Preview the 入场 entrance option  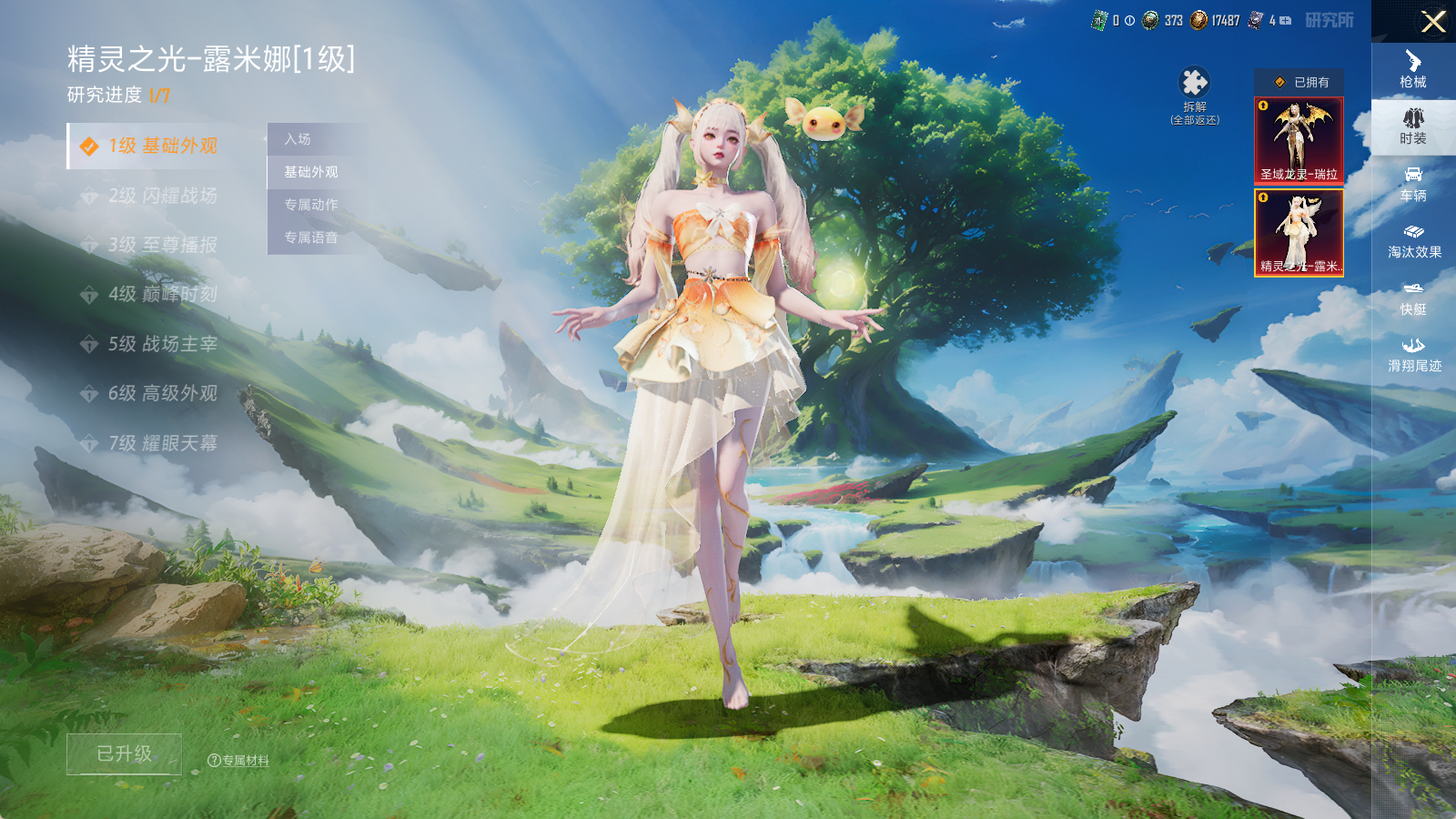(x=298, y=139)
